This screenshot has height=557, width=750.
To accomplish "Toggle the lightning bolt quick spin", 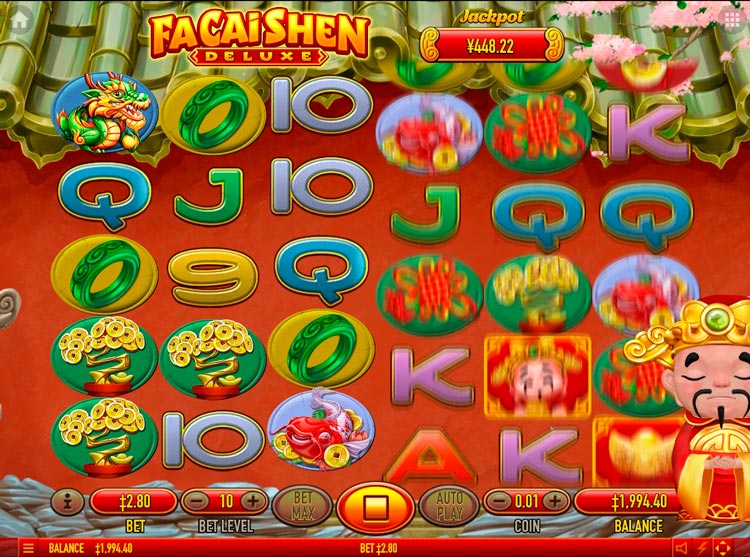I will 702,548.
